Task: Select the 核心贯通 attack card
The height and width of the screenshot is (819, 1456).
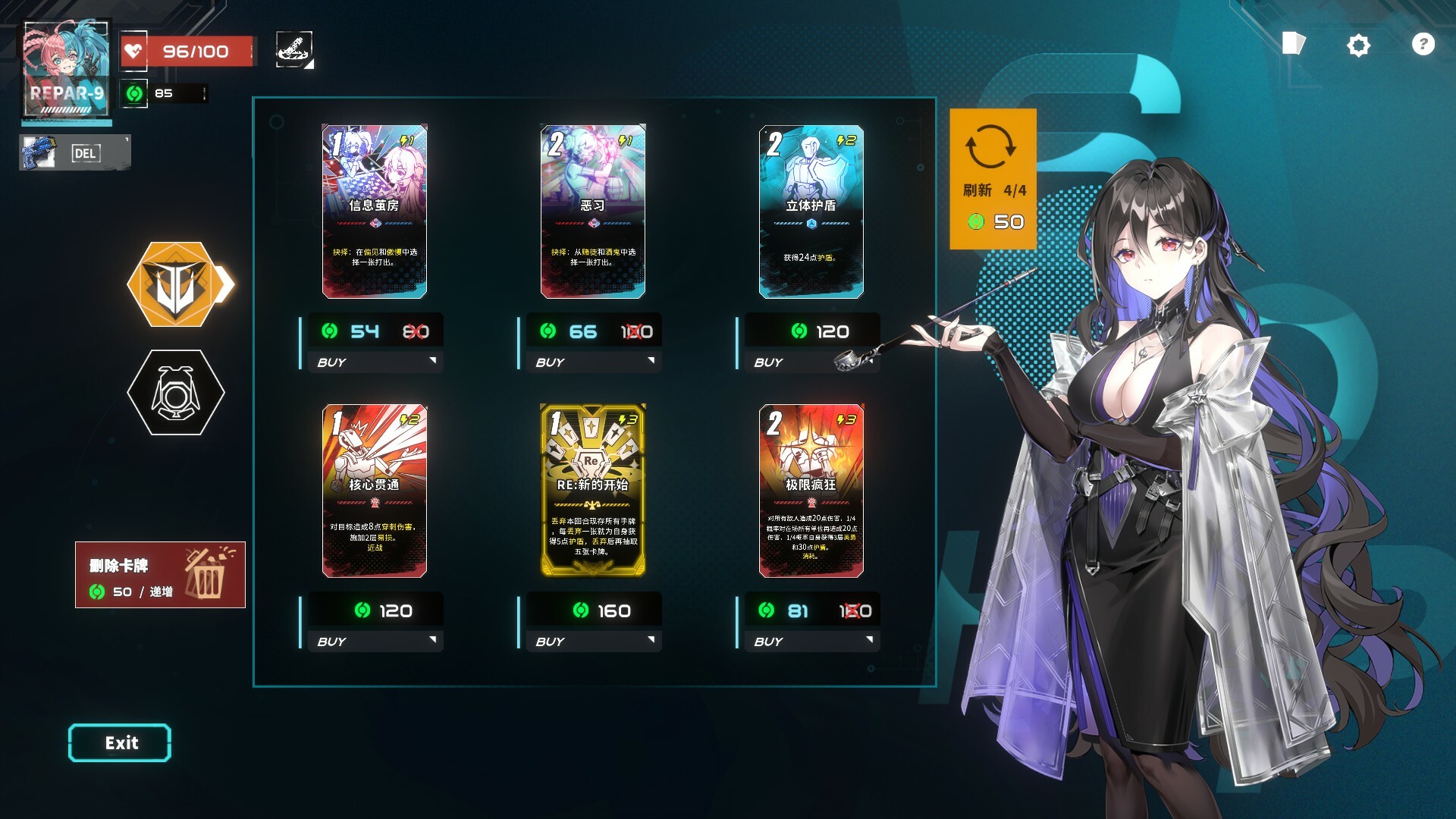Action: coord(375,490)
